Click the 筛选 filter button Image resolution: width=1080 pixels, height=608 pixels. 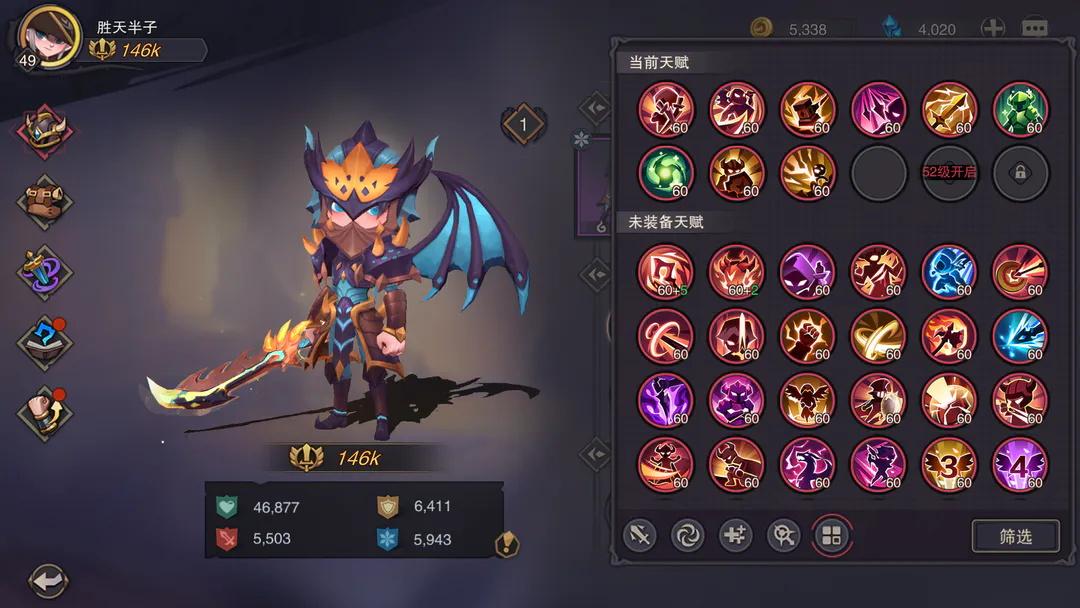1015,536
